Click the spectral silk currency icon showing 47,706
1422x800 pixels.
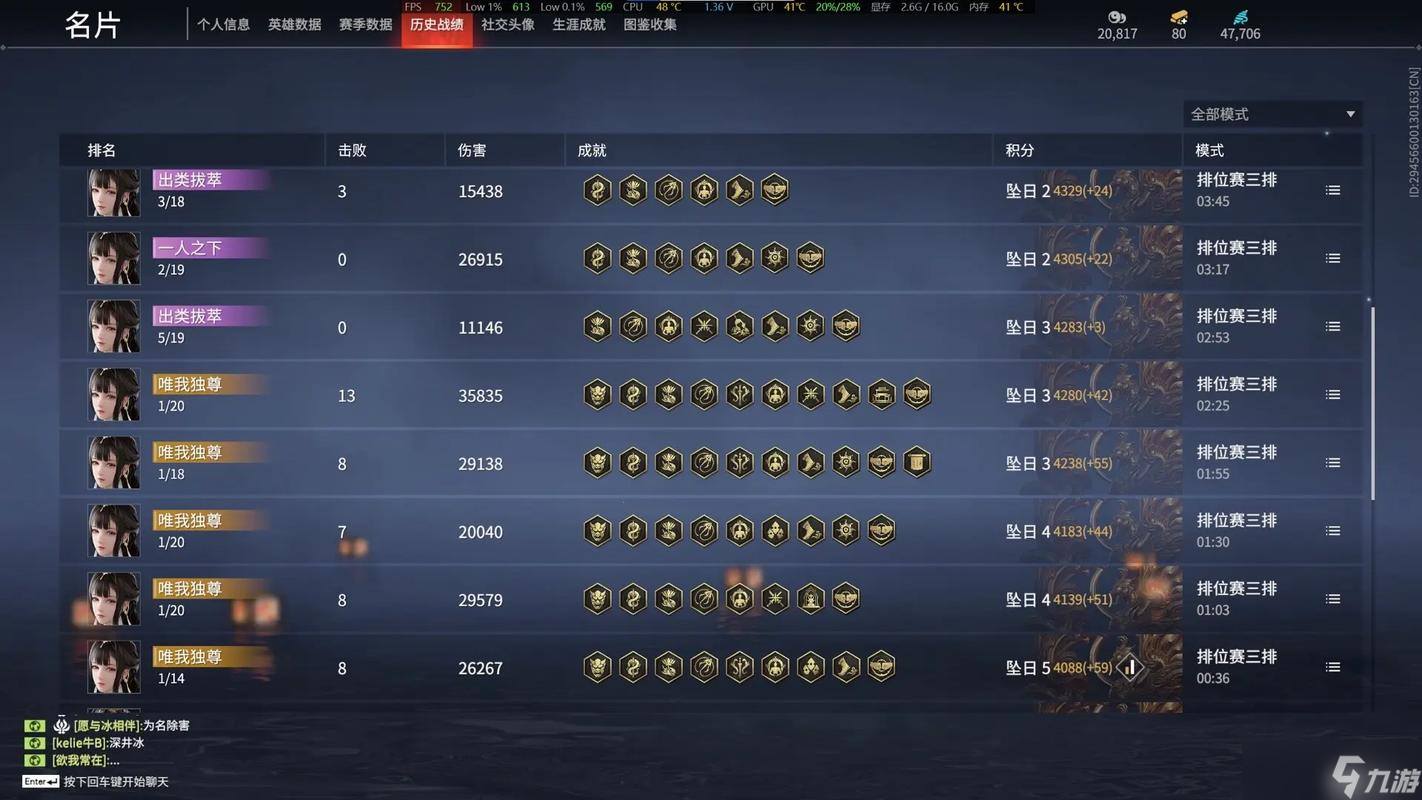click(1240, 18)
